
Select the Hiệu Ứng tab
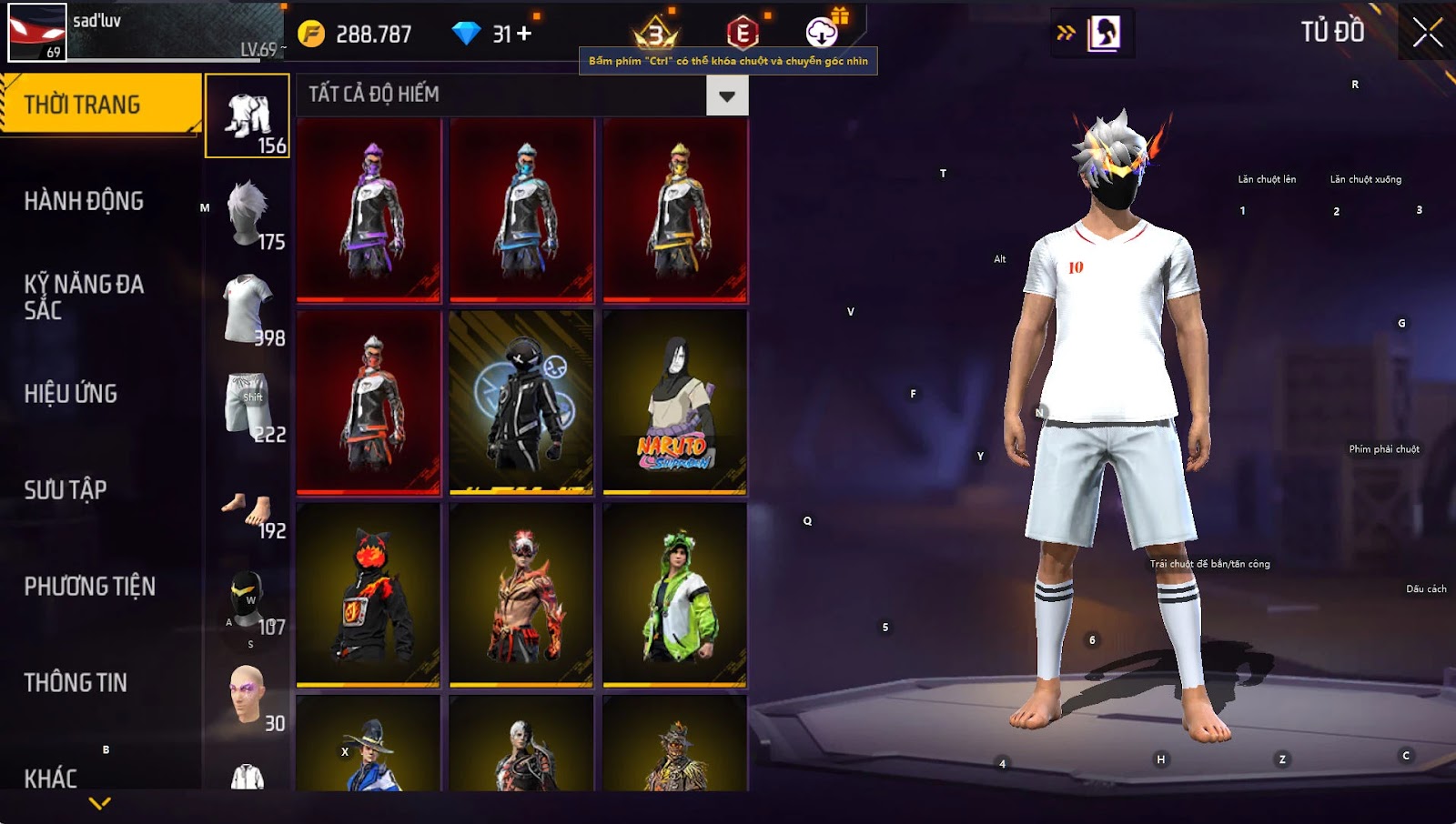pos(71,394)
